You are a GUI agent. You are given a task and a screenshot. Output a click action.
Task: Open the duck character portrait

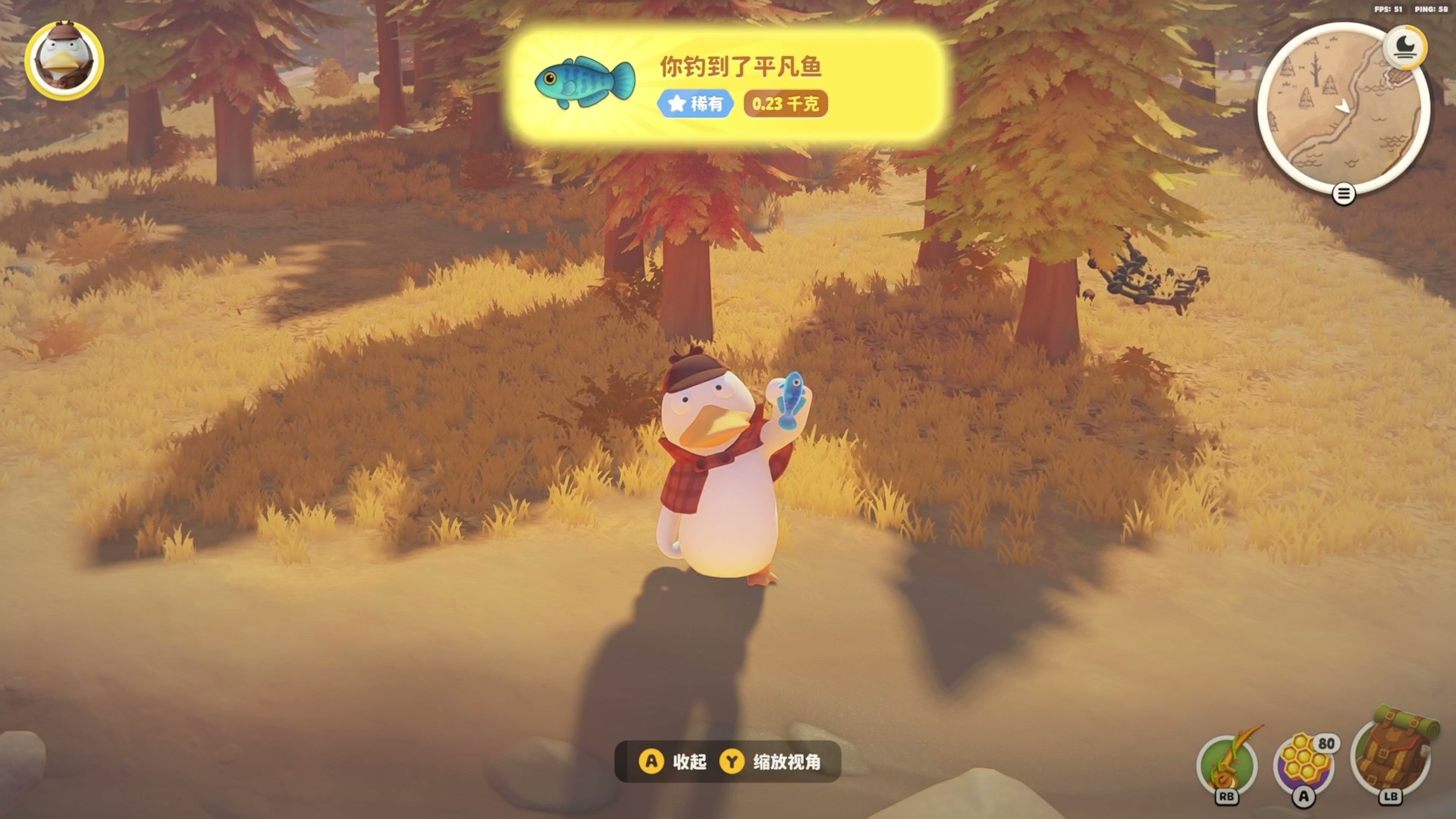(64, 61)
